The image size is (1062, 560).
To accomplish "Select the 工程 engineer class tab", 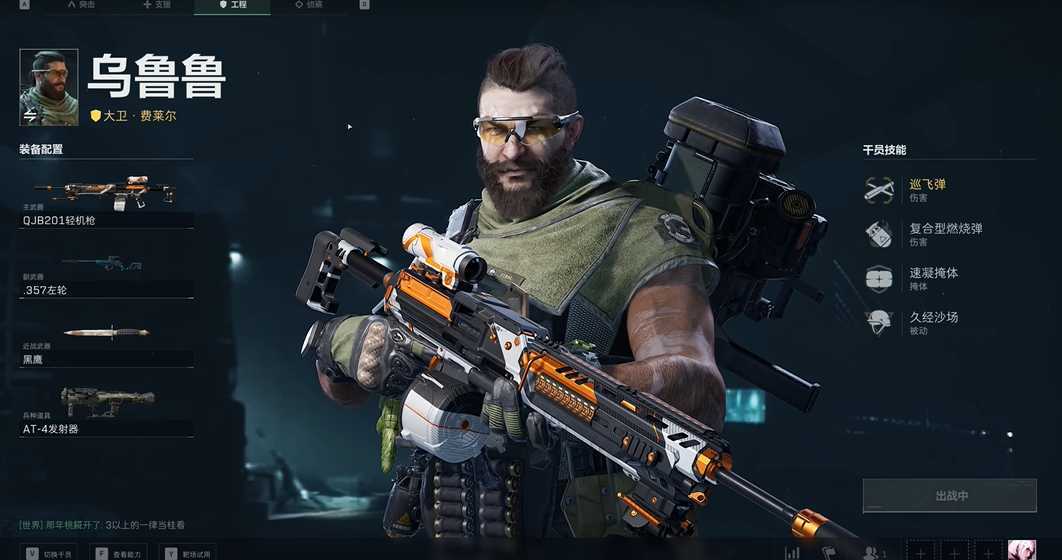I will (233, 5).
